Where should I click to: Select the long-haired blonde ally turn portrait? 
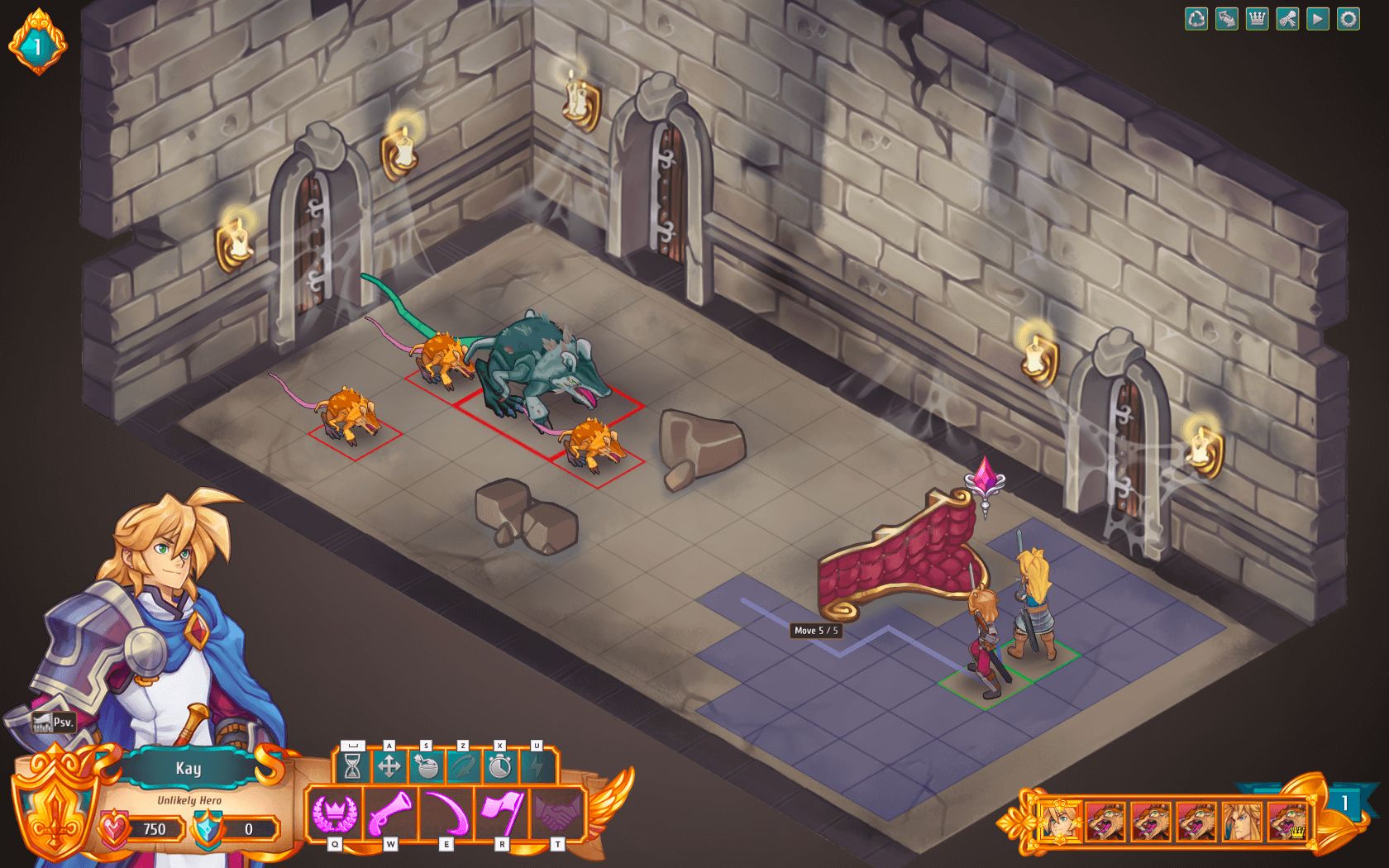point(1242,821)
